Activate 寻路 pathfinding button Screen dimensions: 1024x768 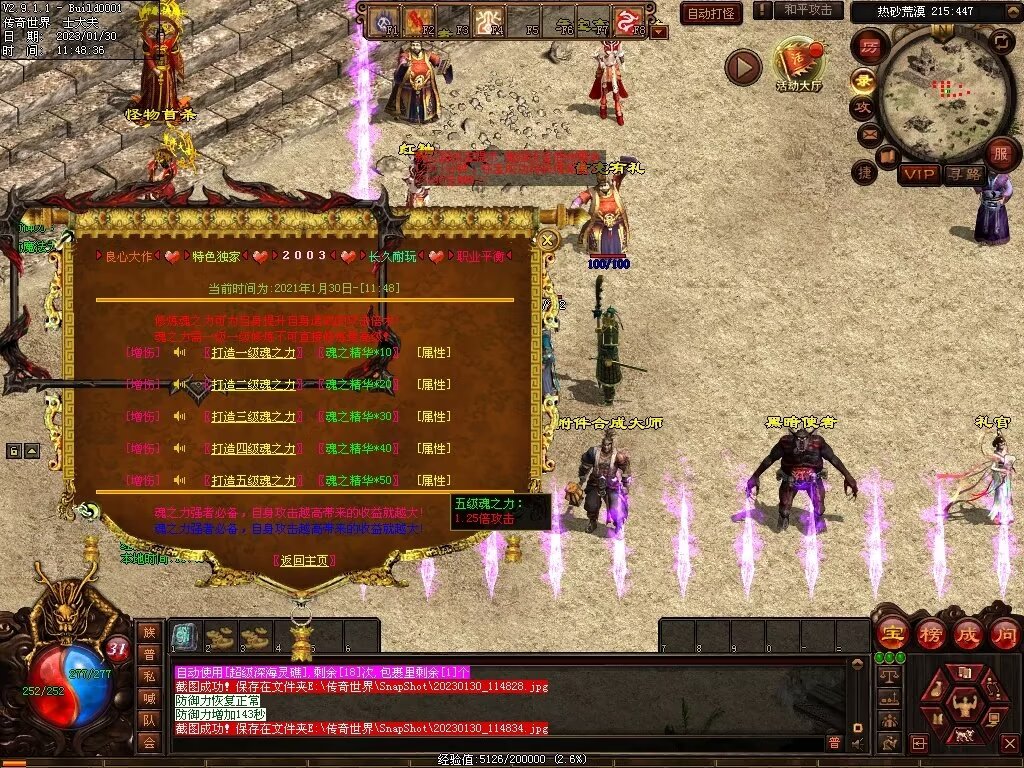(x=964, y=175)
